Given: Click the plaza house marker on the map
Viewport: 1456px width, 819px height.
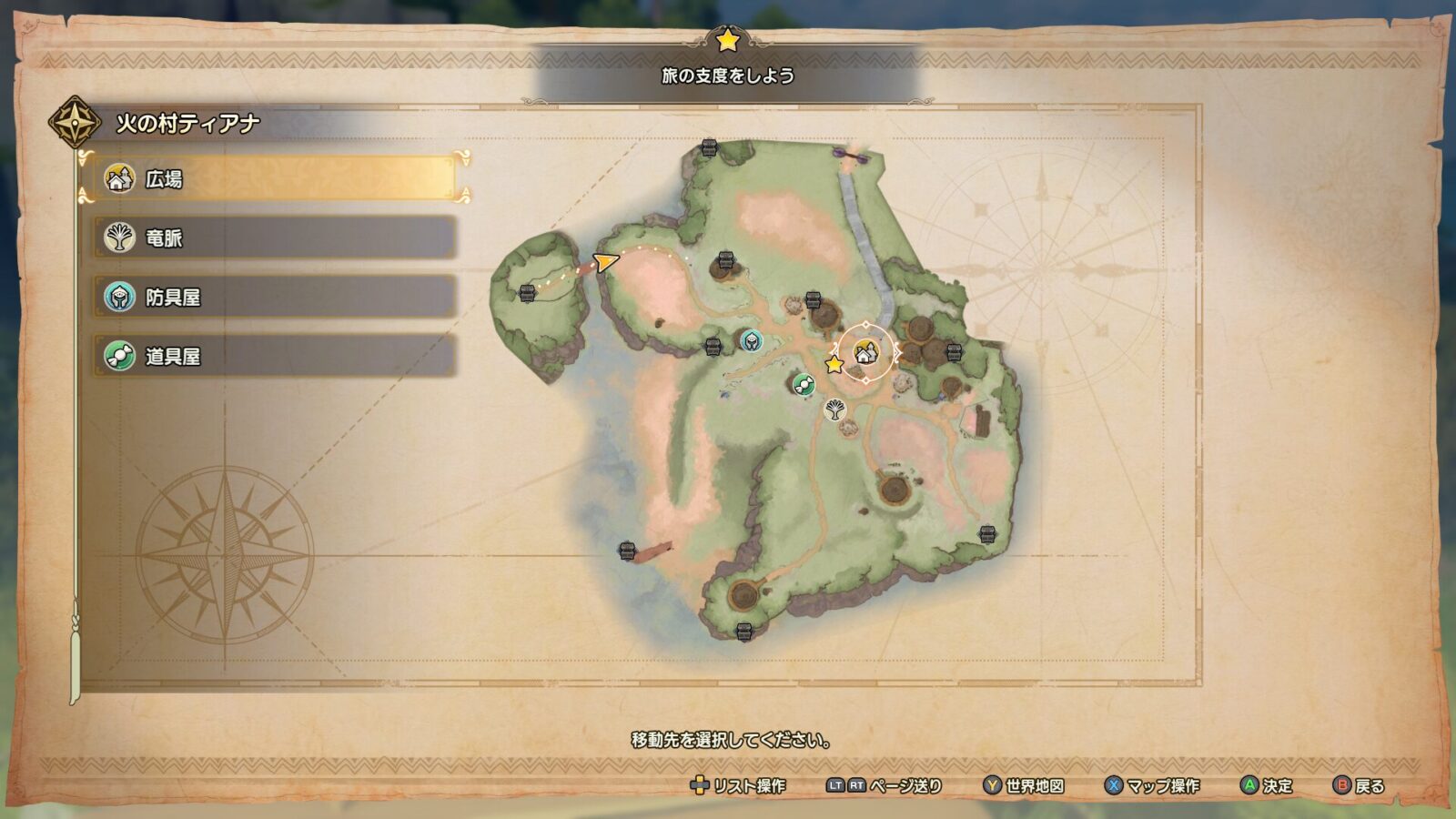Looking at the screenshot, I should pos(865,351).
